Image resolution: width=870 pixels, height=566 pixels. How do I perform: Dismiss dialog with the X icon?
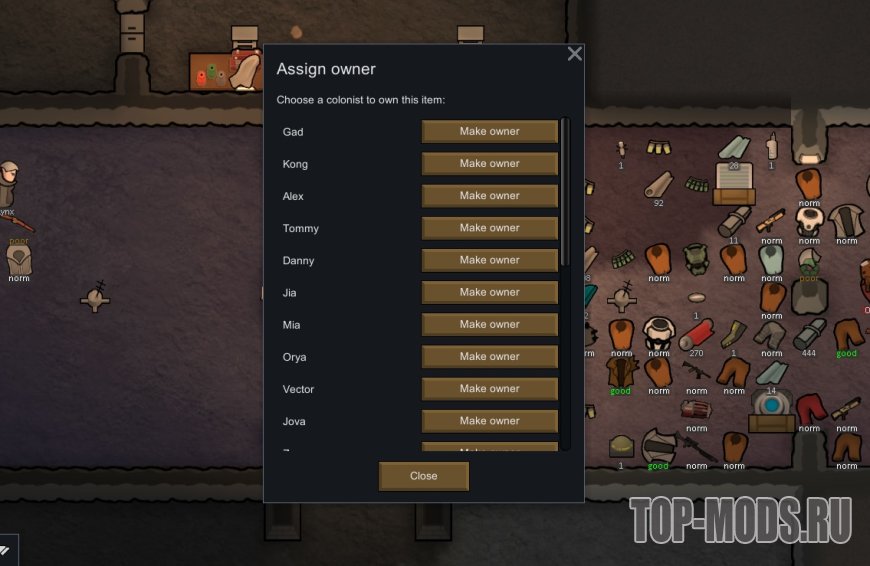(574, 54)
